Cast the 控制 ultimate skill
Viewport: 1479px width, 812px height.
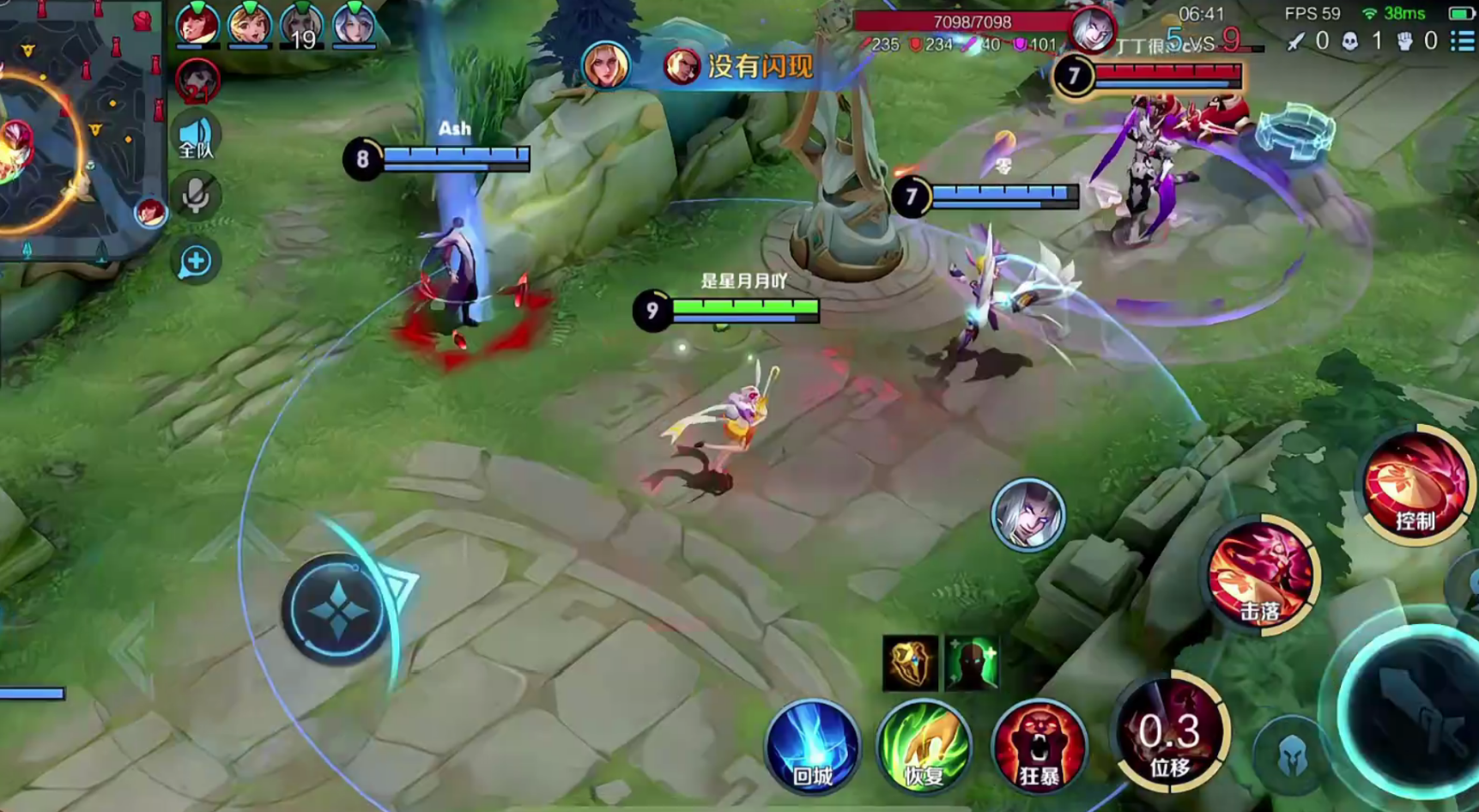1416,485
